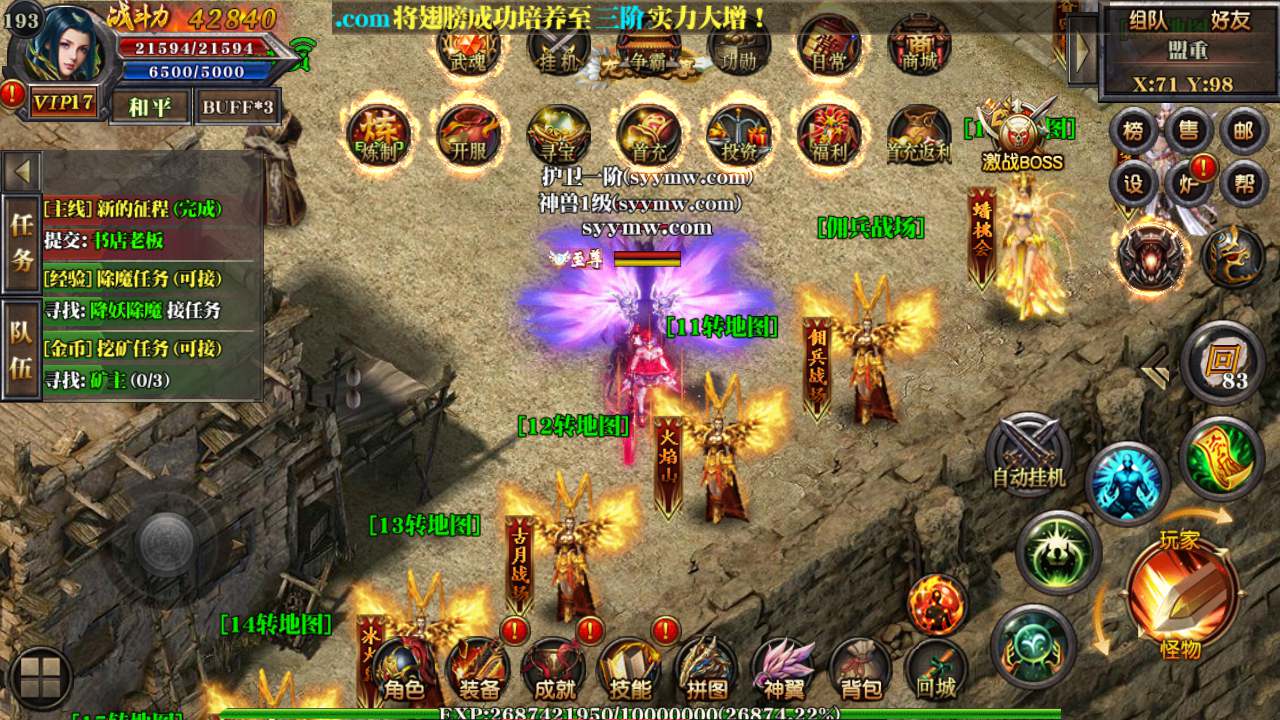Show the 技能 skills menu
1280x720 pixels.
pyautogui.click(x=630, y=672)
